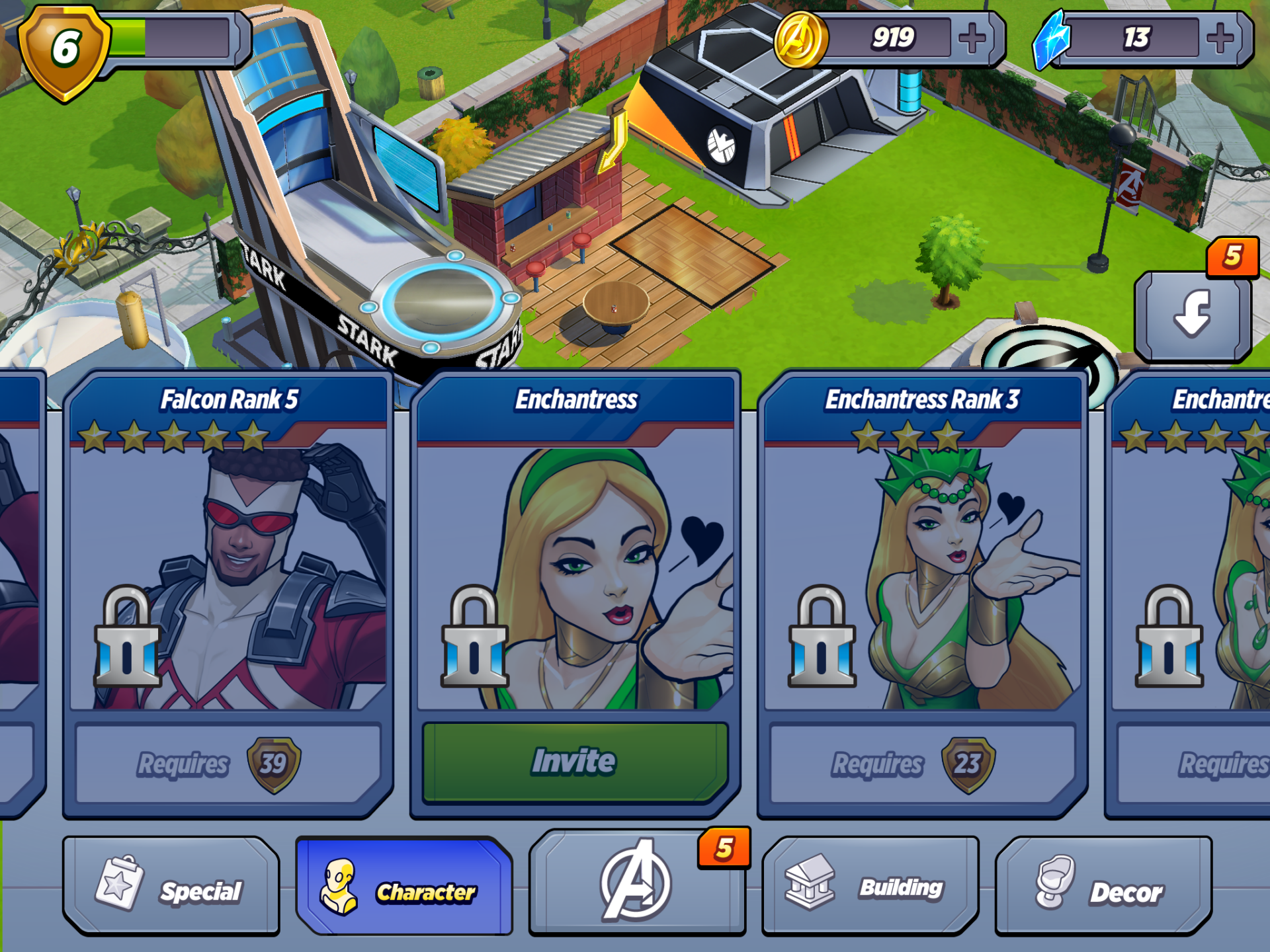
Task: Select the Character tab
Action: tap(404, 887)
